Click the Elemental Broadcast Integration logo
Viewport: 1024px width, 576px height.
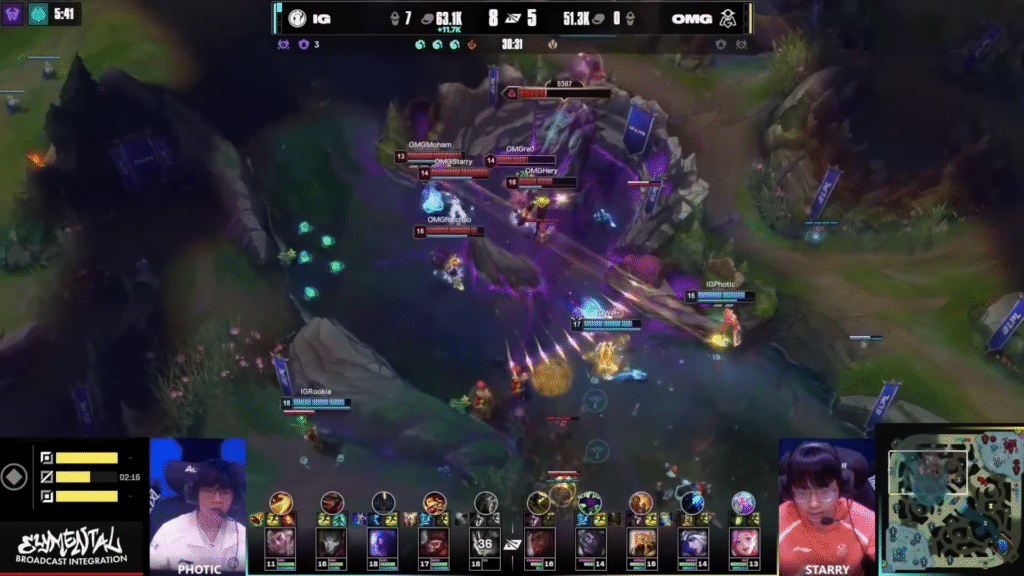point(72,547)
